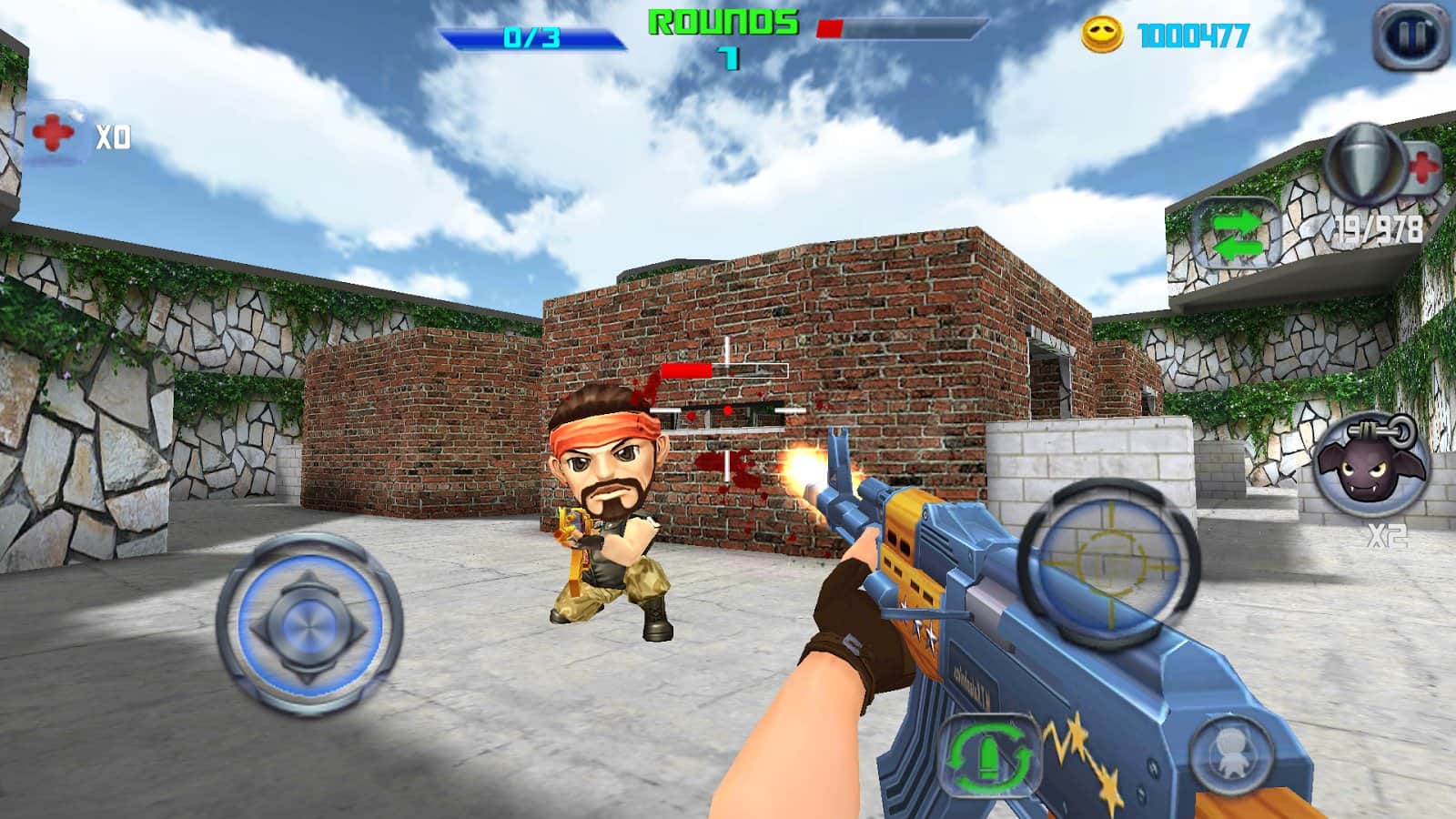The height and width of the screenshot is (819, 1456).
Task: Pause the game with the top-right button
Action: (1410, 36)
